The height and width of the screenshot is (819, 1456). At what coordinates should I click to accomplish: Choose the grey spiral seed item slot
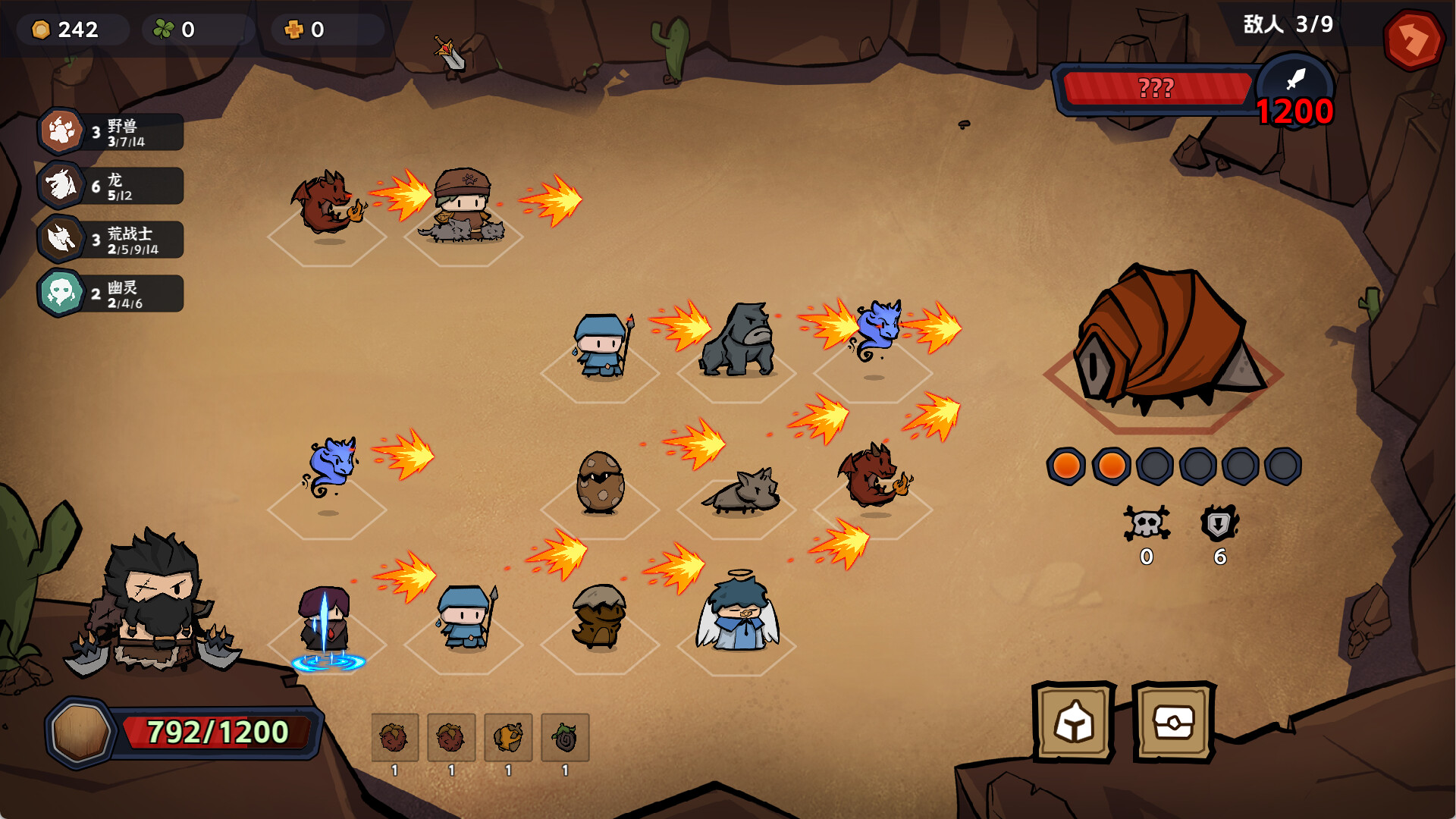(x=565, y=737)
